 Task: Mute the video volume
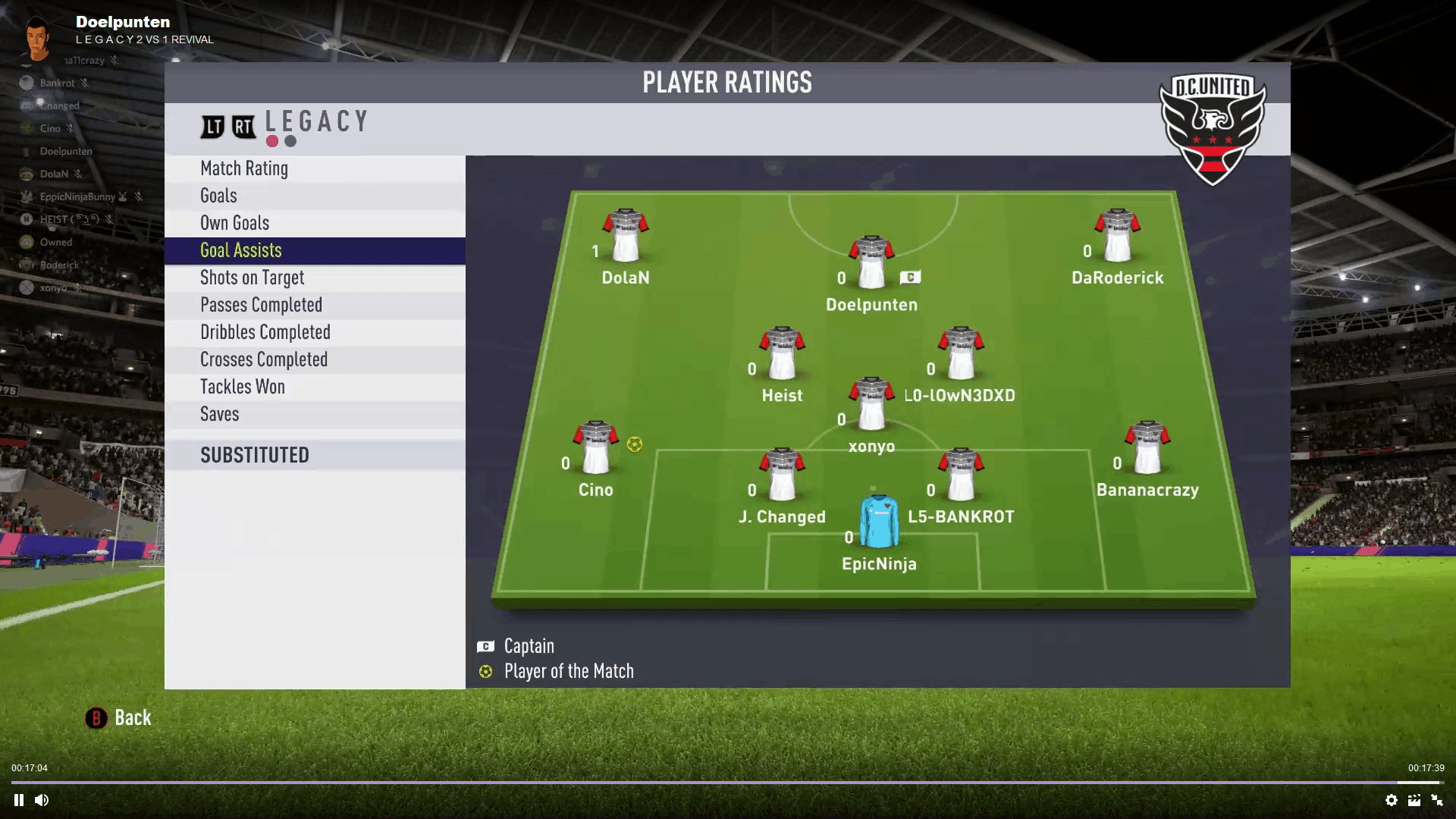(x=42, y=800)
